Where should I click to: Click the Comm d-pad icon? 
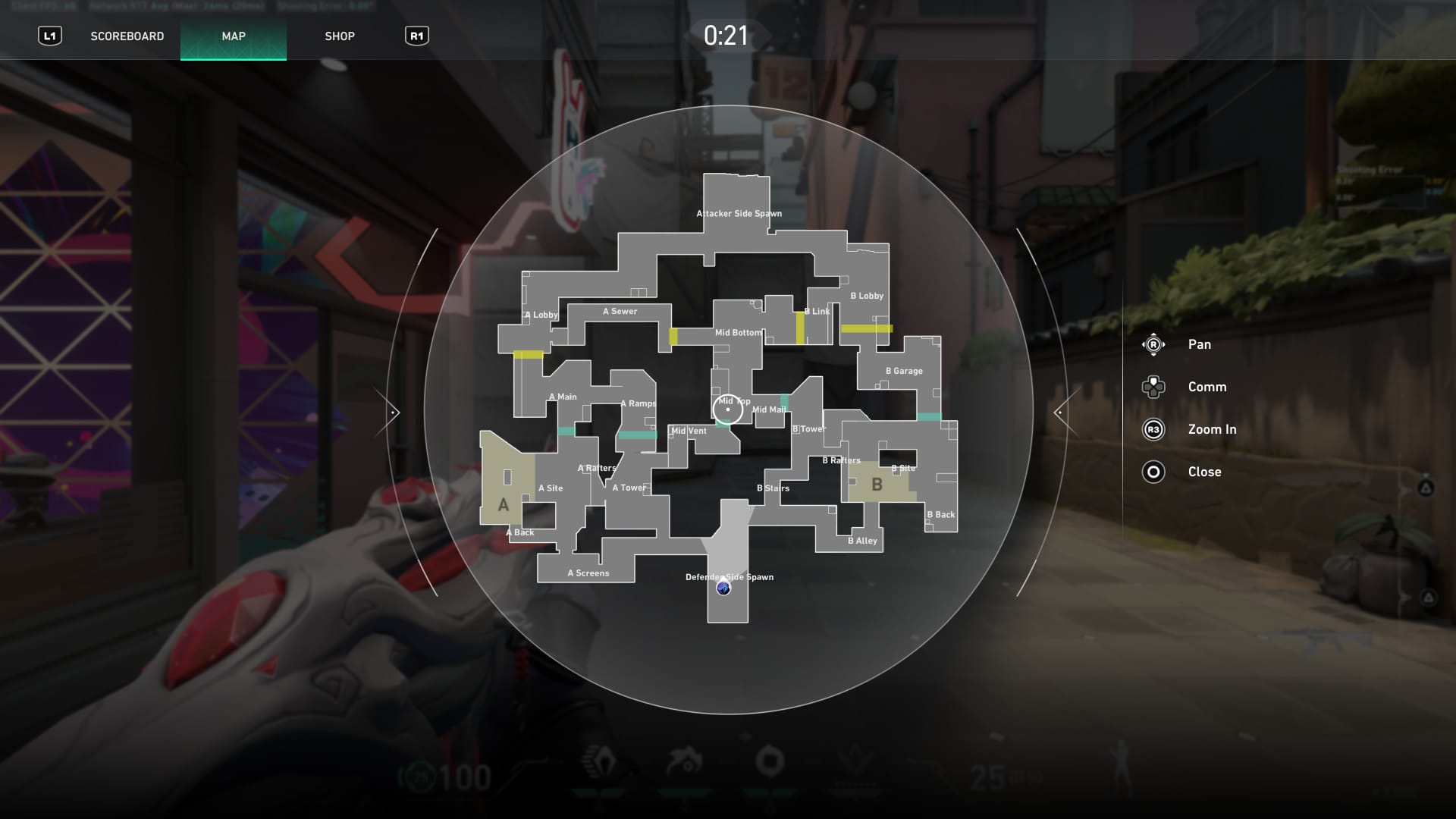pos(1153,387)
